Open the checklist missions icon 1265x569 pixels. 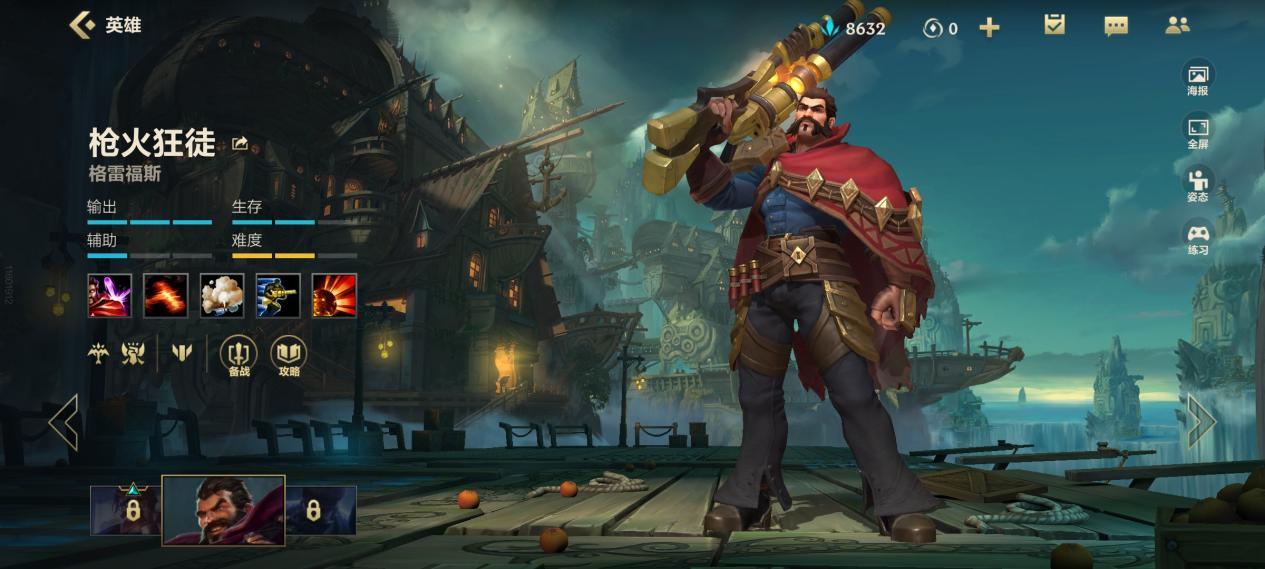tap(1054, 25)
